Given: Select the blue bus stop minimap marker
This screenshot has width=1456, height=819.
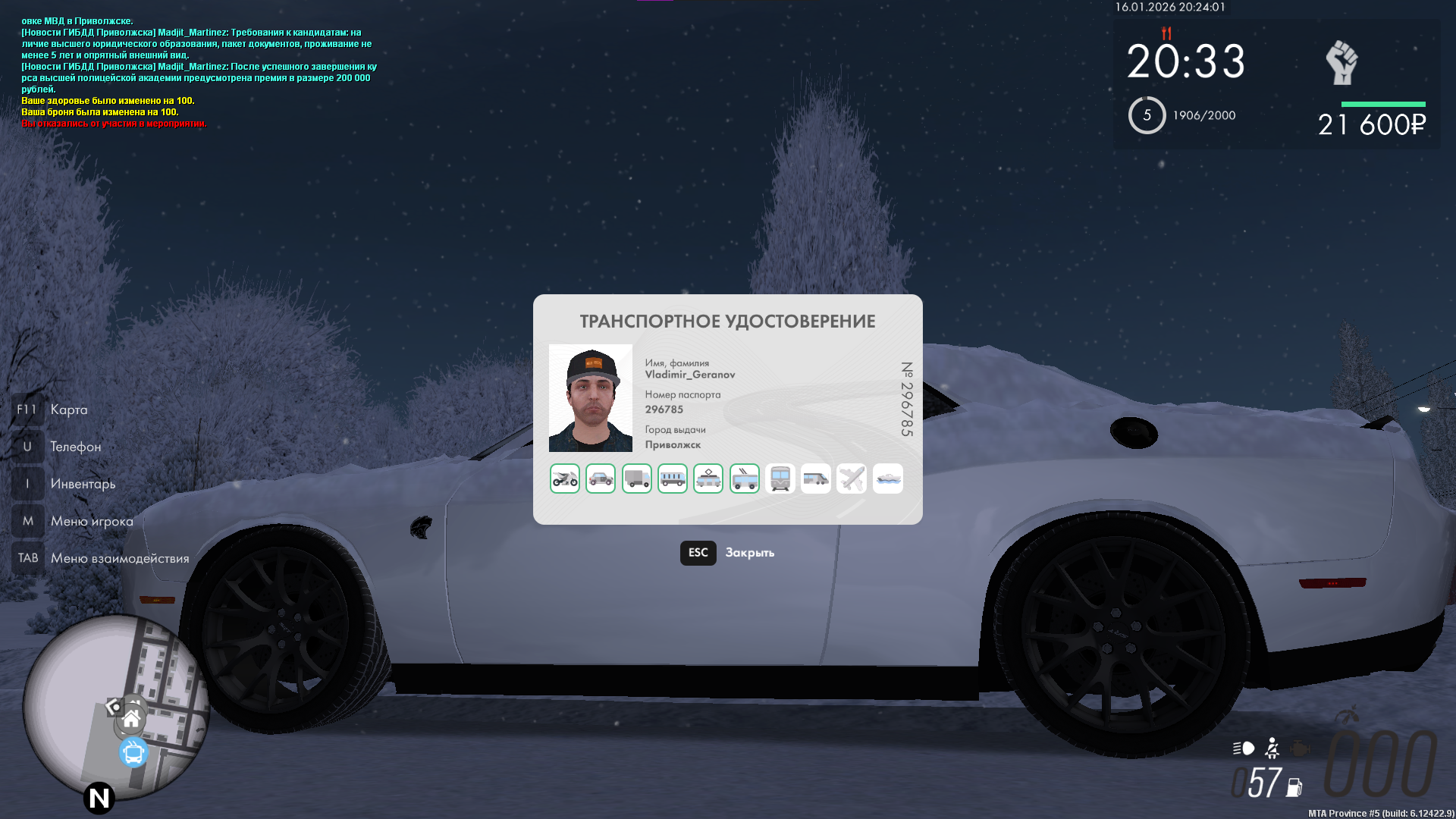Looking at the screenshot, I should coord(133,753).
